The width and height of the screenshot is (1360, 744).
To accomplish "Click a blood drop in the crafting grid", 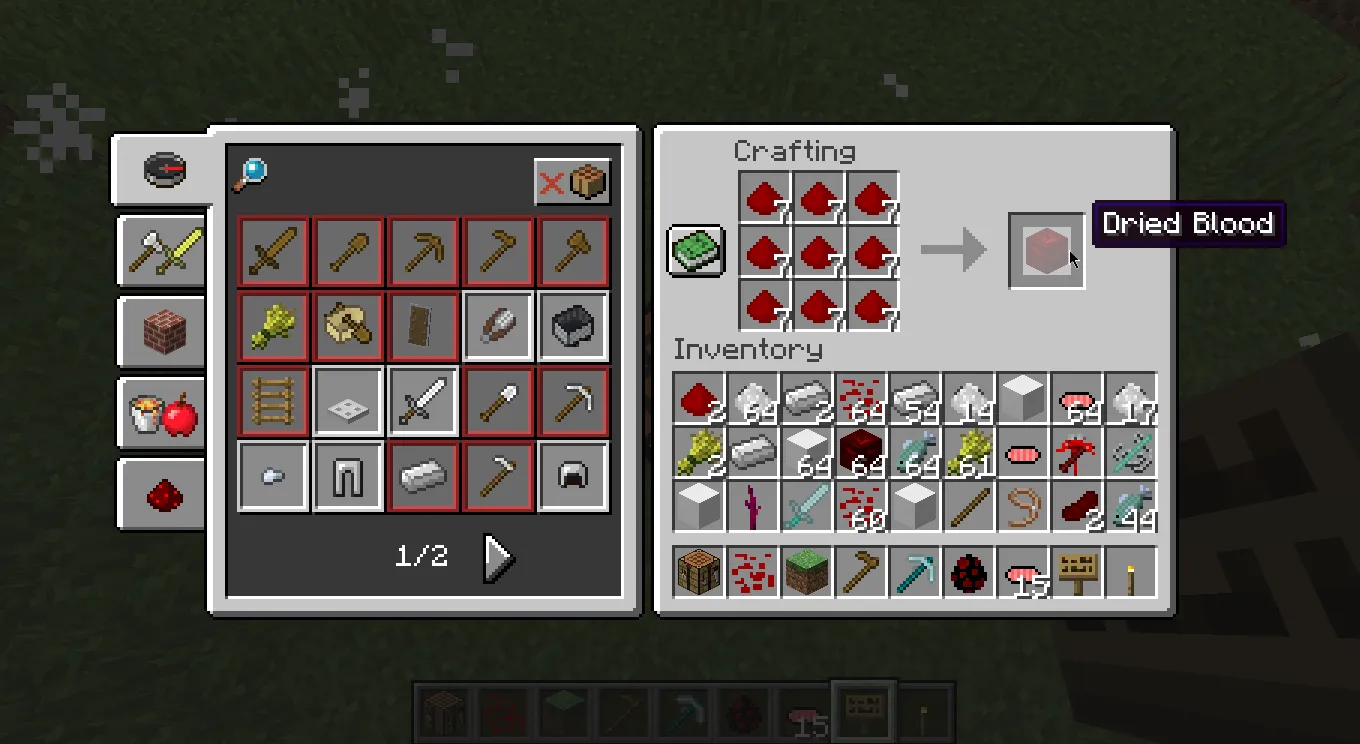I will 820,253.
